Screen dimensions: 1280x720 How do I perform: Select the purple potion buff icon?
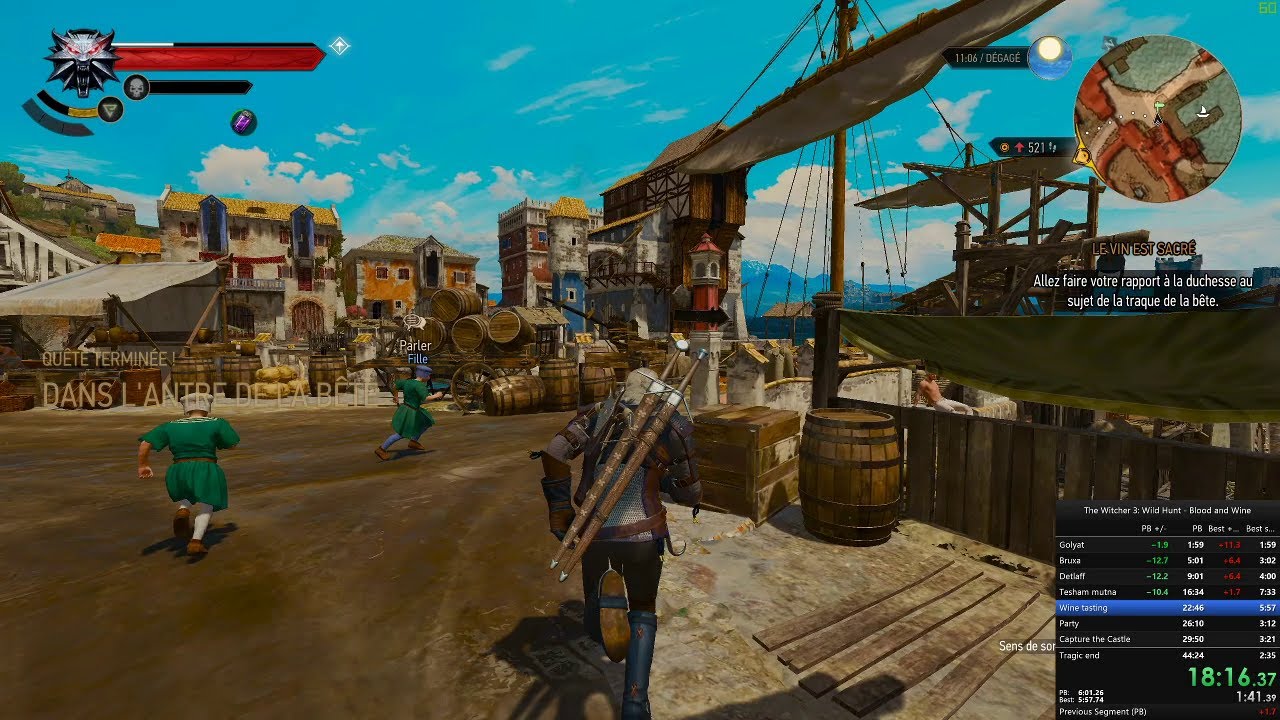click(x=243, y=122)
